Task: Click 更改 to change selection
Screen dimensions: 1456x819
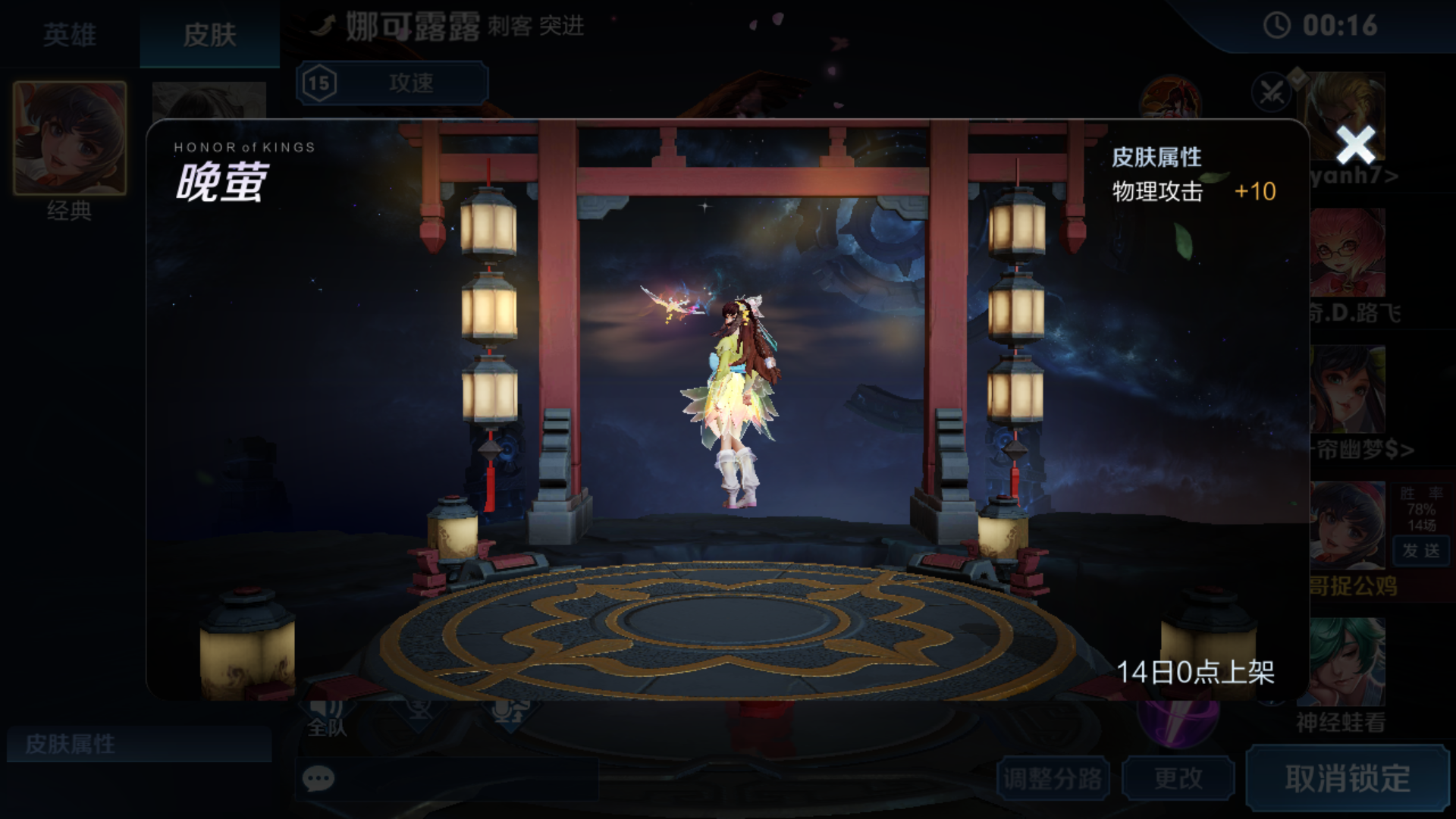Action: click(1178, 777)
